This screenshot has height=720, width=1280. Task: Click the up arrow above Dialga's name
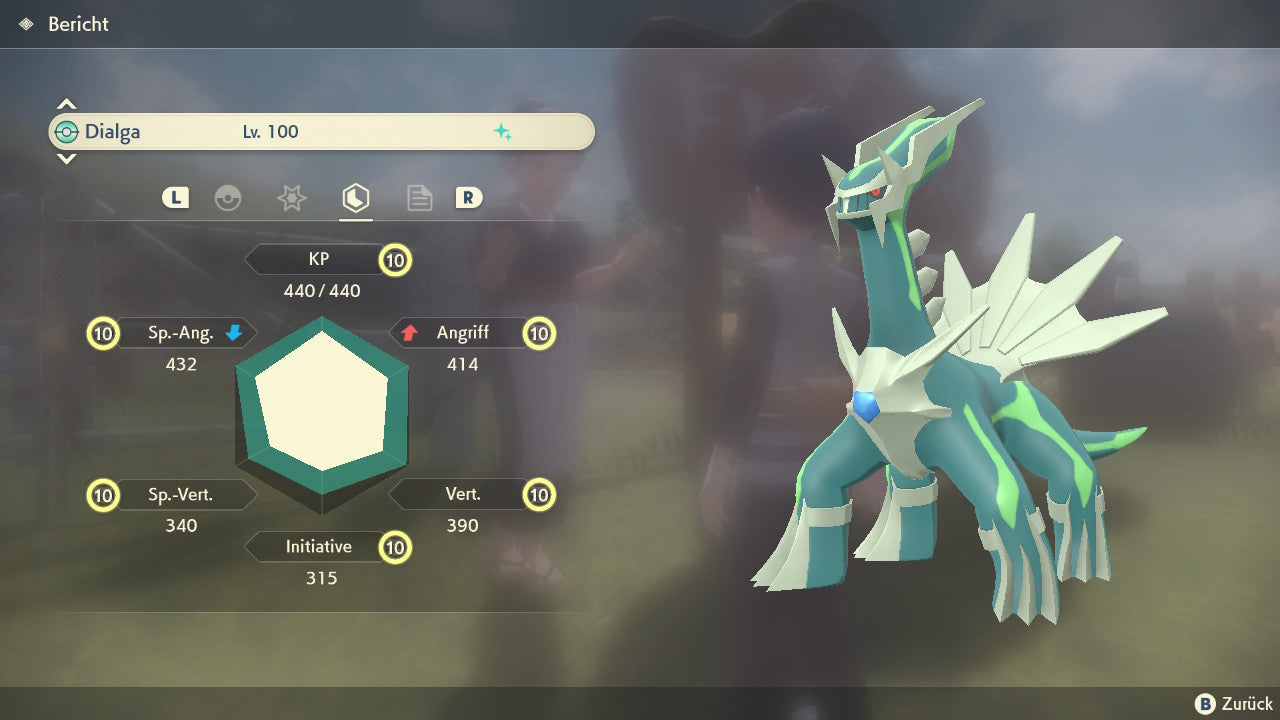pyautogui.click(x=66, y=104)
